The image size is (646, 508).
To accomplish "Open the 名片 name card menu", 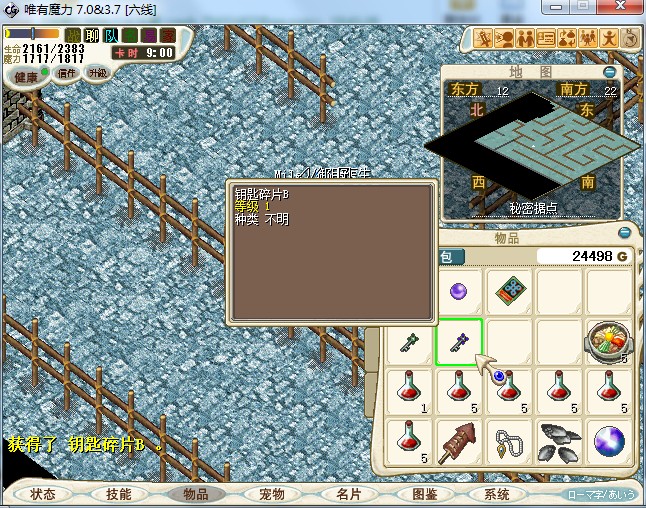I will (348, 494).
